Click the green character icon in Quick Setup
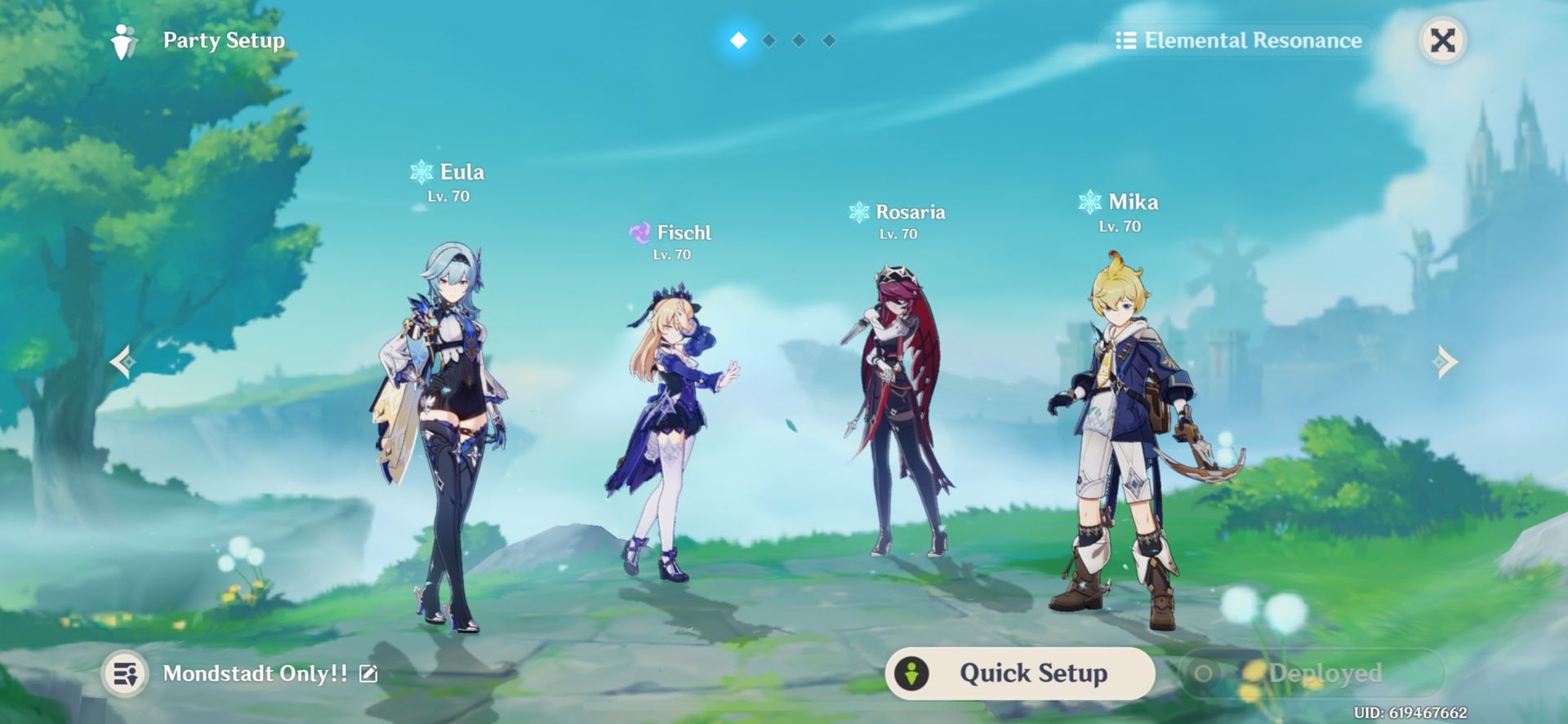 [x=912, y=673]
